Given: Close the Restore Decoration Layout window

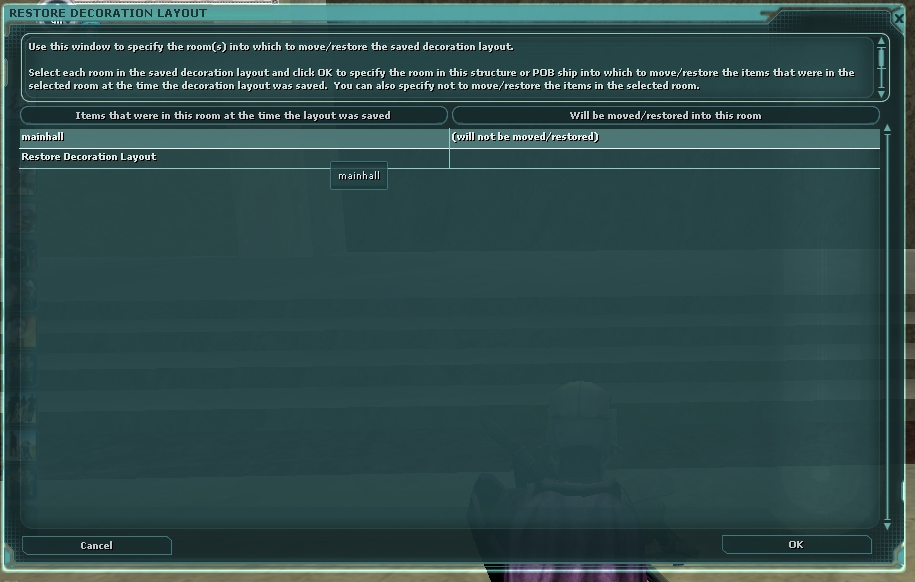Looking at the screenshot, I should (x=898, y=18).
